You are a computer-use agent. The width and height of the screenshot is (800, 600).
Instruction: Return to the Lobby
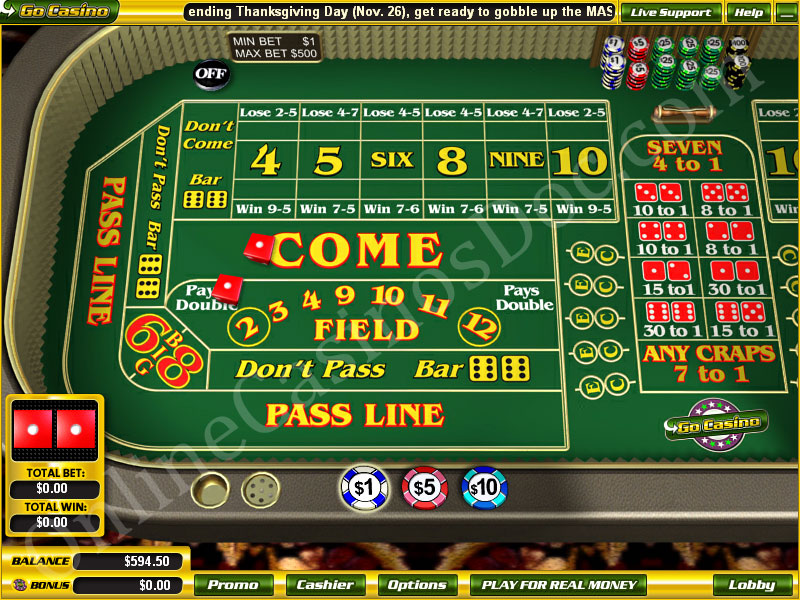tap(752, 585)
